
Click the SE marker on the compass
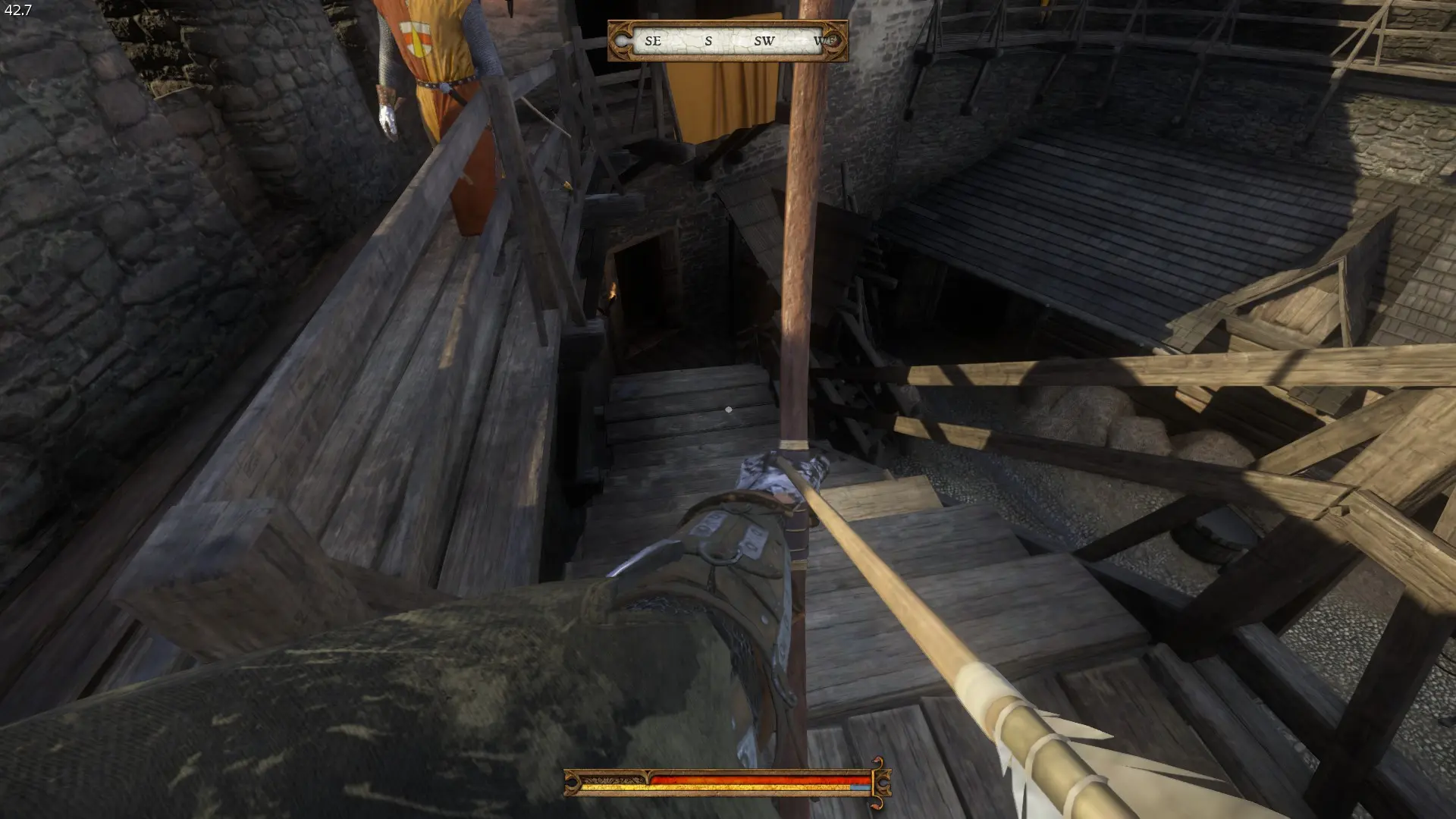click(x=653, y=42)
